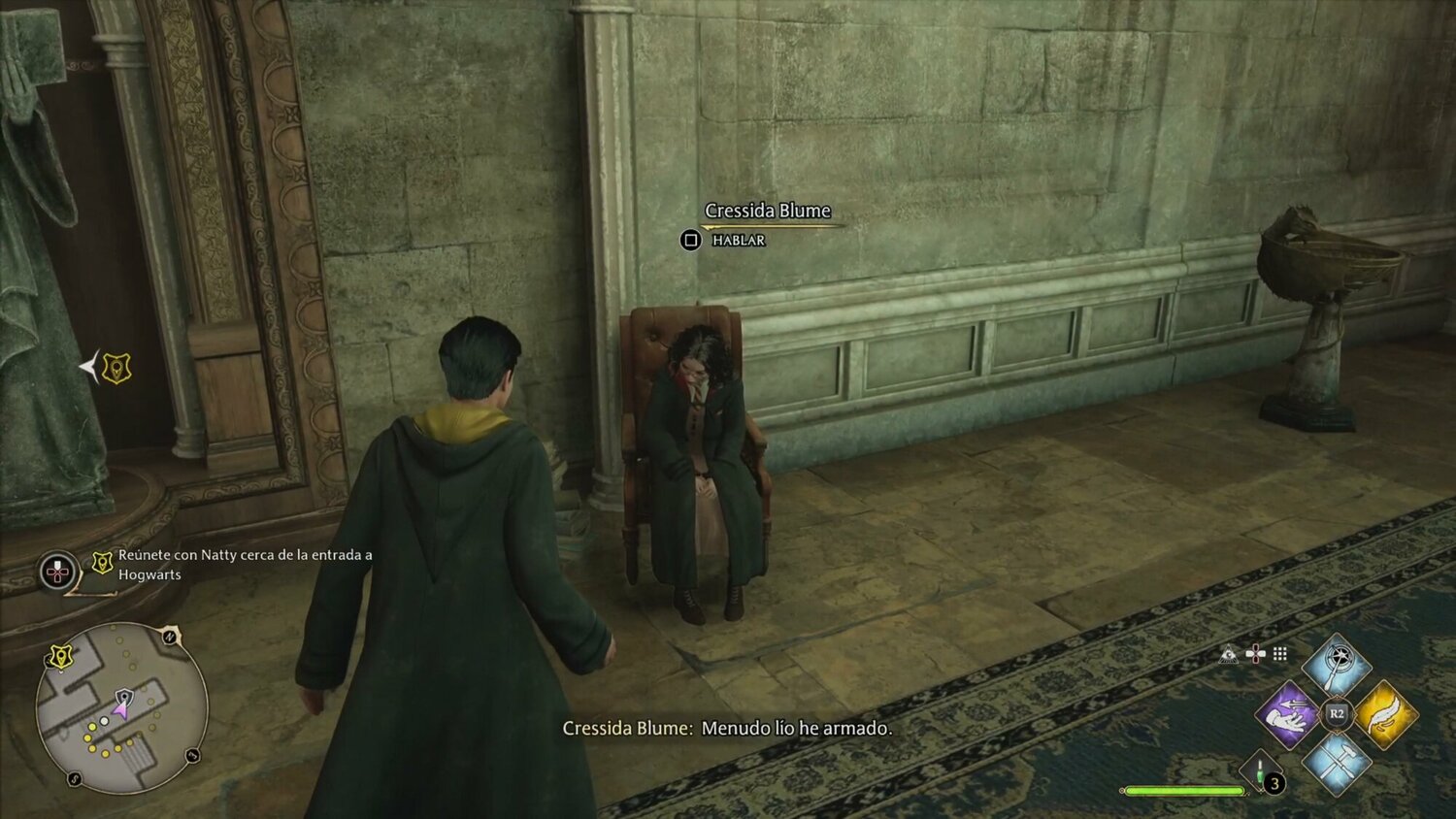Click the Ancient Magic triangle icon
1456x819 pixels.
tap(1229, 654)
